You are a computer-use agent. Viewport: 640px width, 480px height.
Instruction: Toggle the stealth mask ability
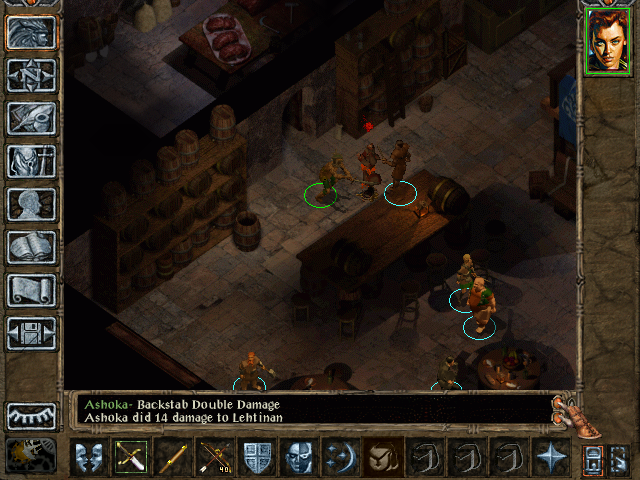(x=299, y=458)
